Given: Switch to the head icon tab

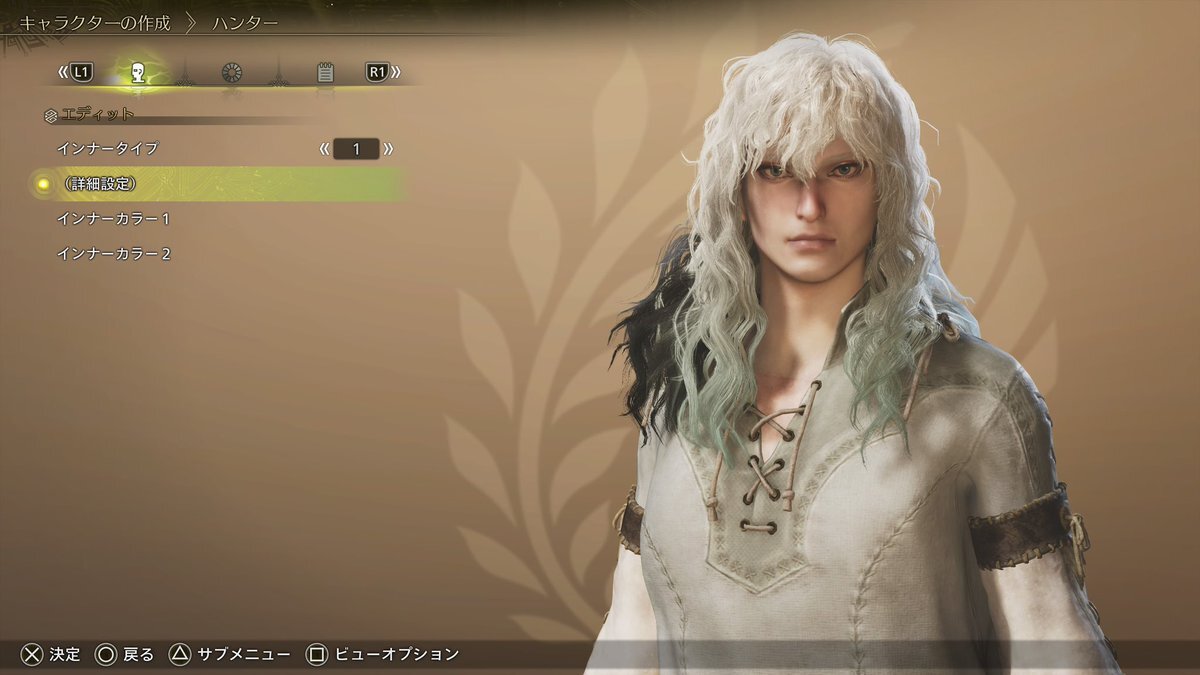Looking at the screenshot, I should [139, 73].
